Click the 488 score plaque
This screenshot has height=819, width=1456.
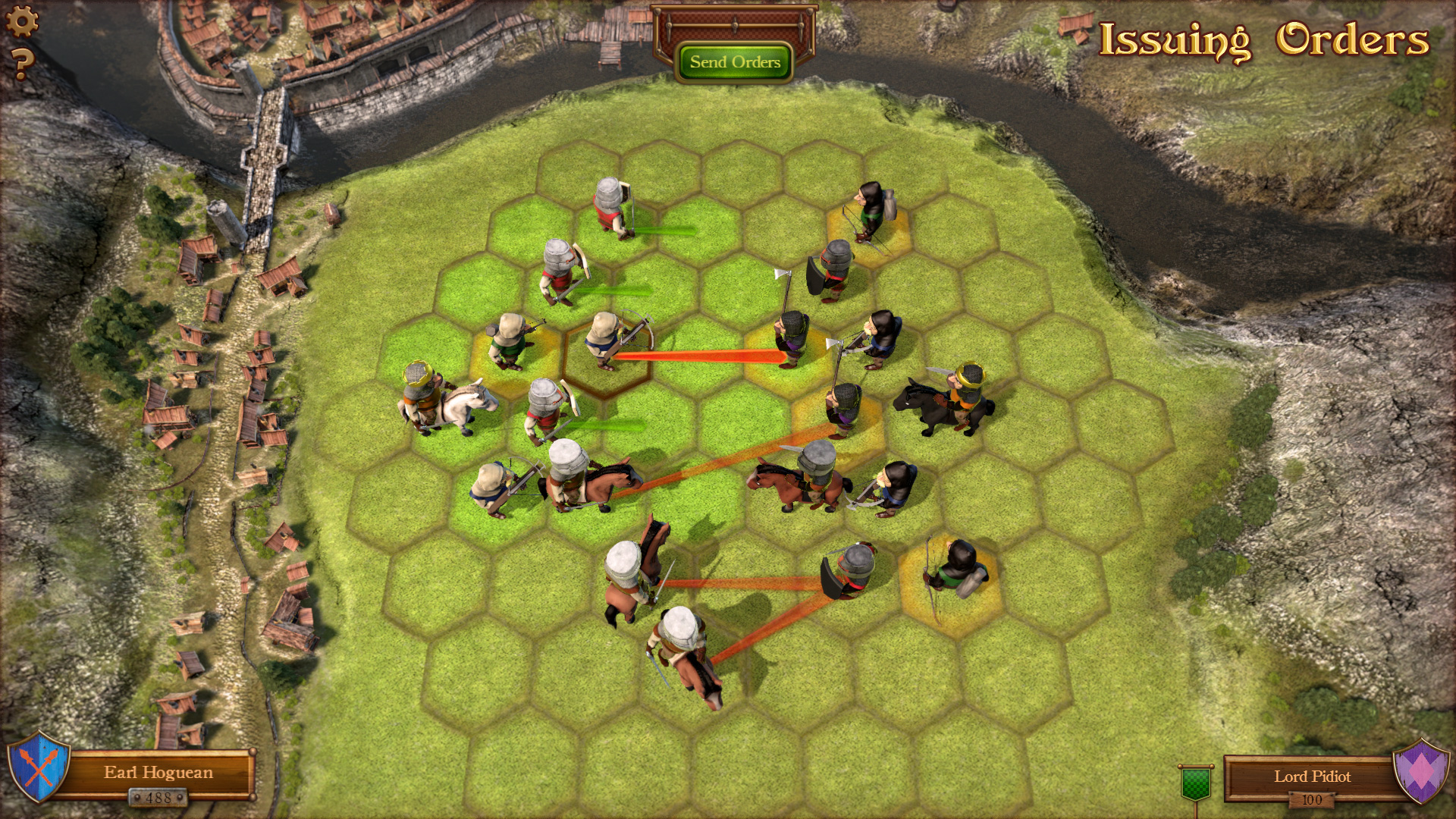point(158,799)
